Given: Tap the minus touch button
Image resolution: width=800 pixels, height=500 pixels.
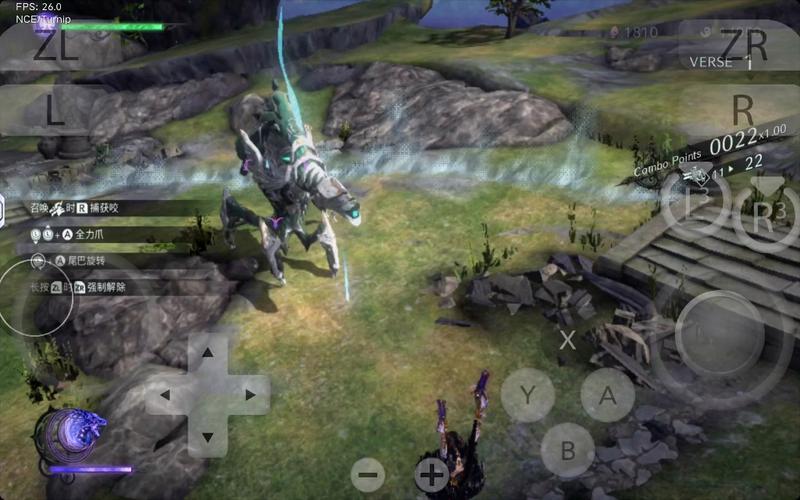Looking at the screenshot, I should (368, 474).
